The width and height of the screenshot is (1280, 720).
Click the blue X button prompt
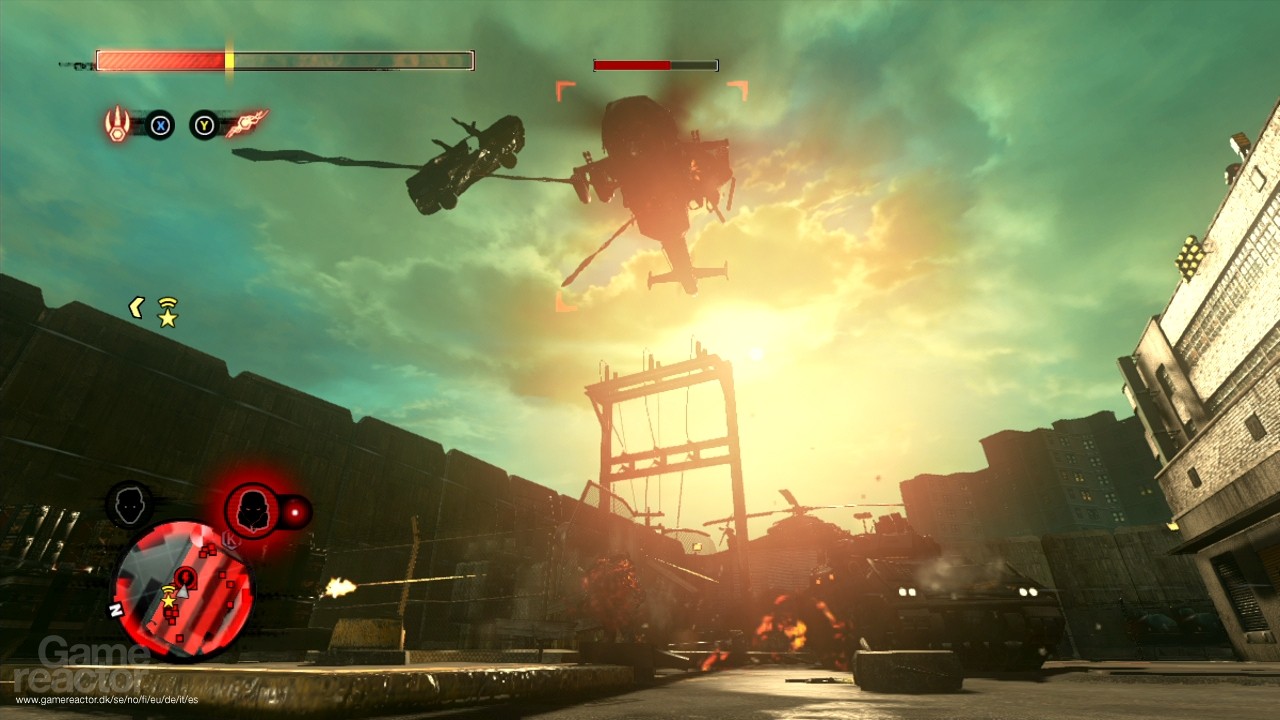coord(160,125)
